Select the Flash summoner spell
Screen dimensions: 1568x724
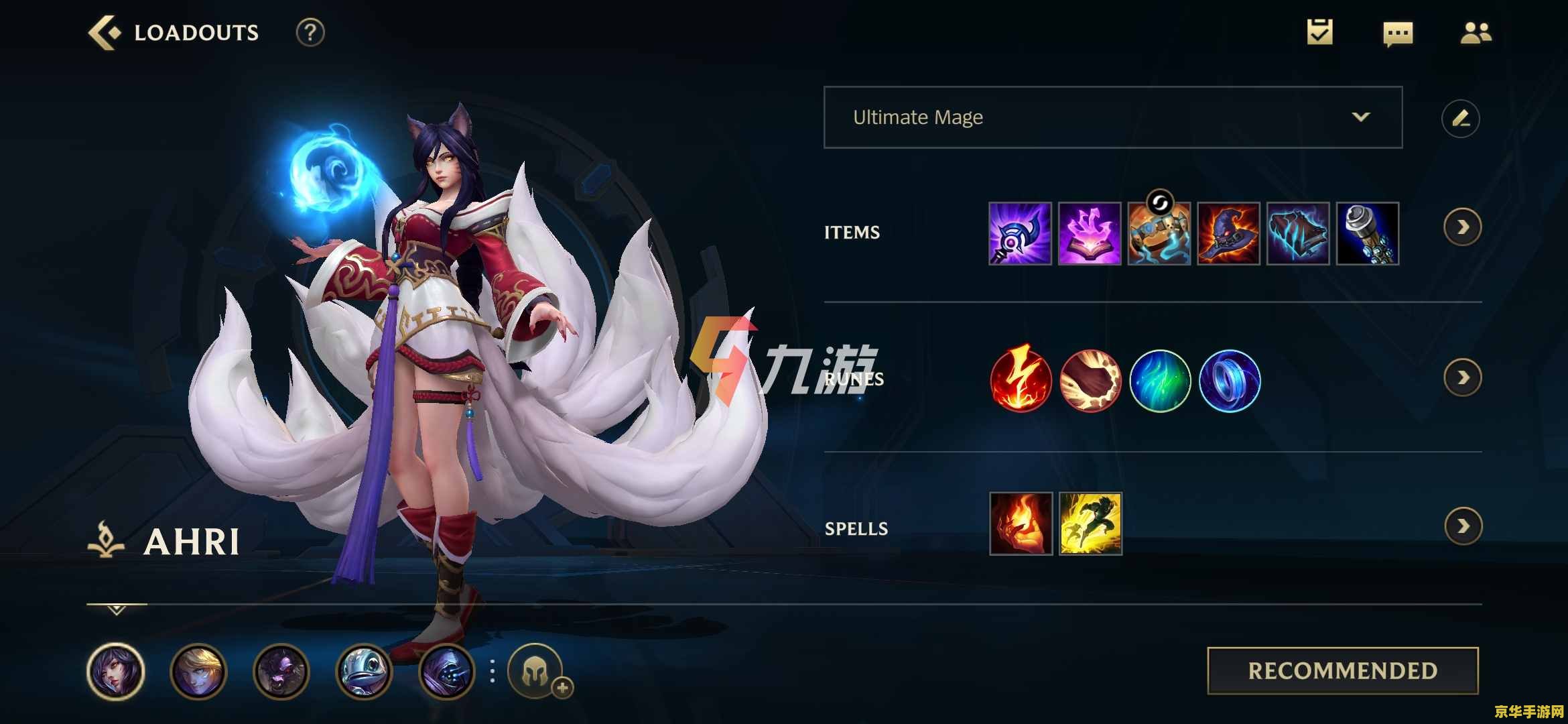1090,524
